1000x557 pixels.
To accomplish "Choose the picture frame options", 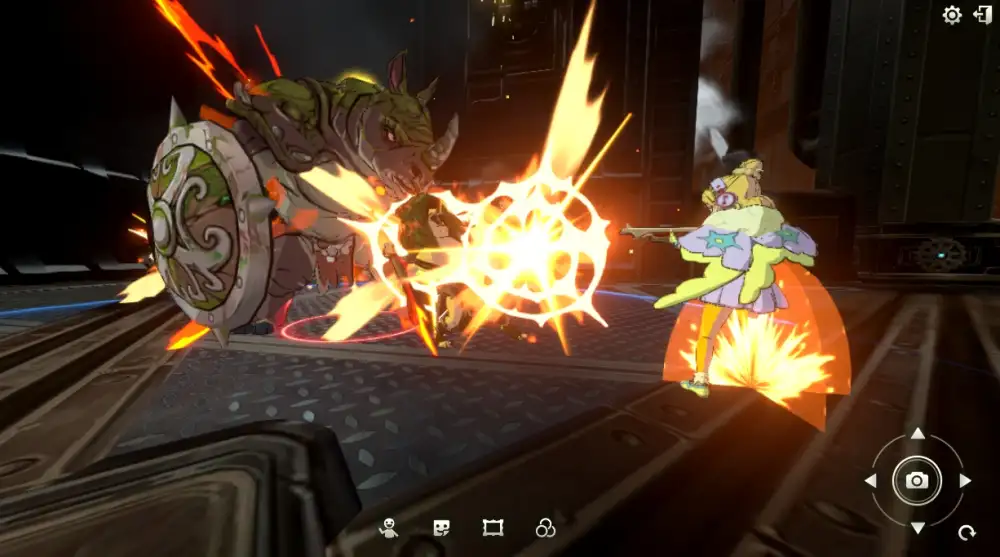I will (x=492, y=528).
